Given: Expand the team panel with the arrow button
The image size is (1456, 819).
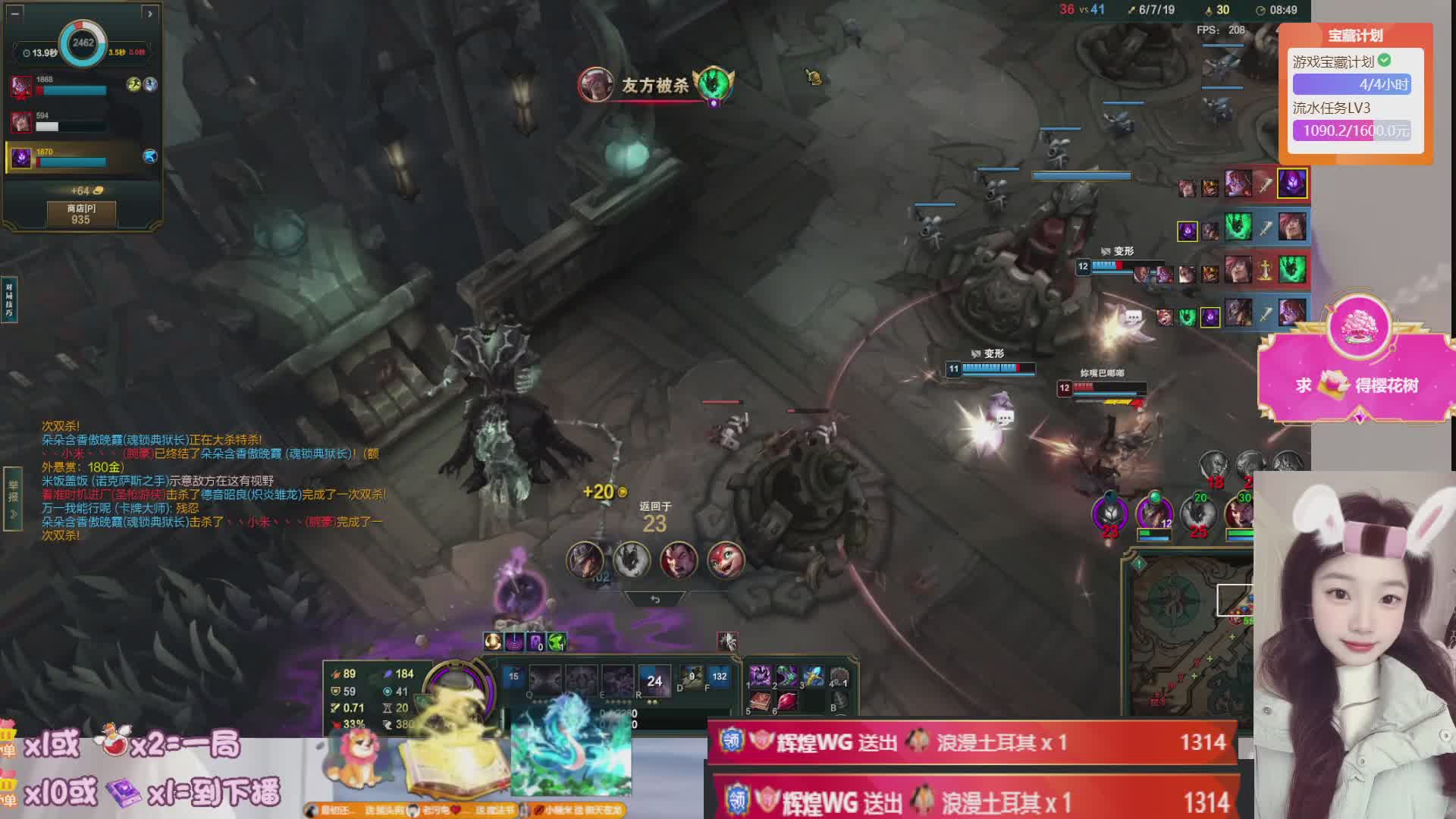Looking at the screenshot, I should click(149, 13).
